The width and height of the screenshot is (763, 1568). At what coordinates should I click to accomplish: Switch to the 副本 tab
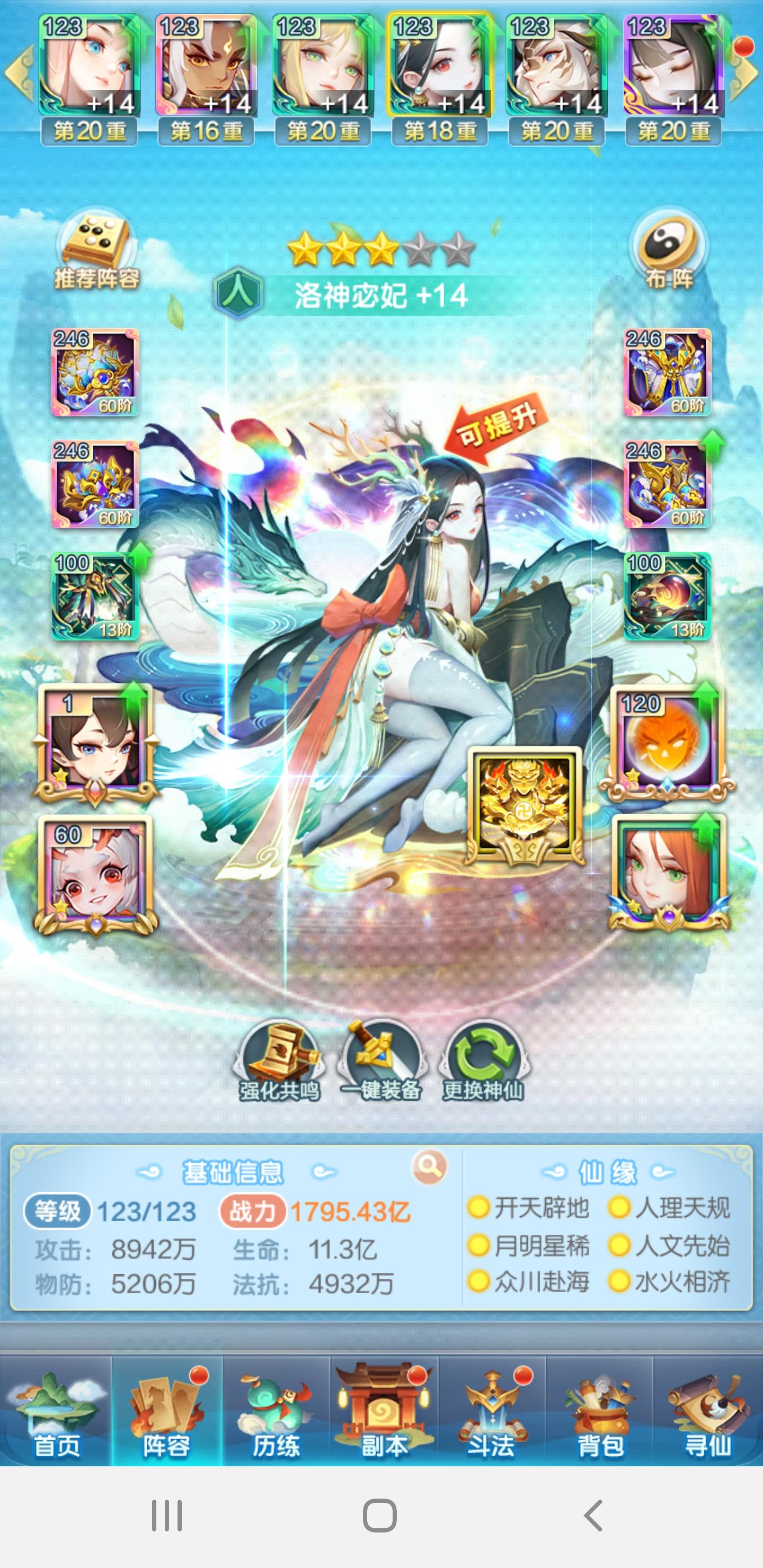point(382,1406)
